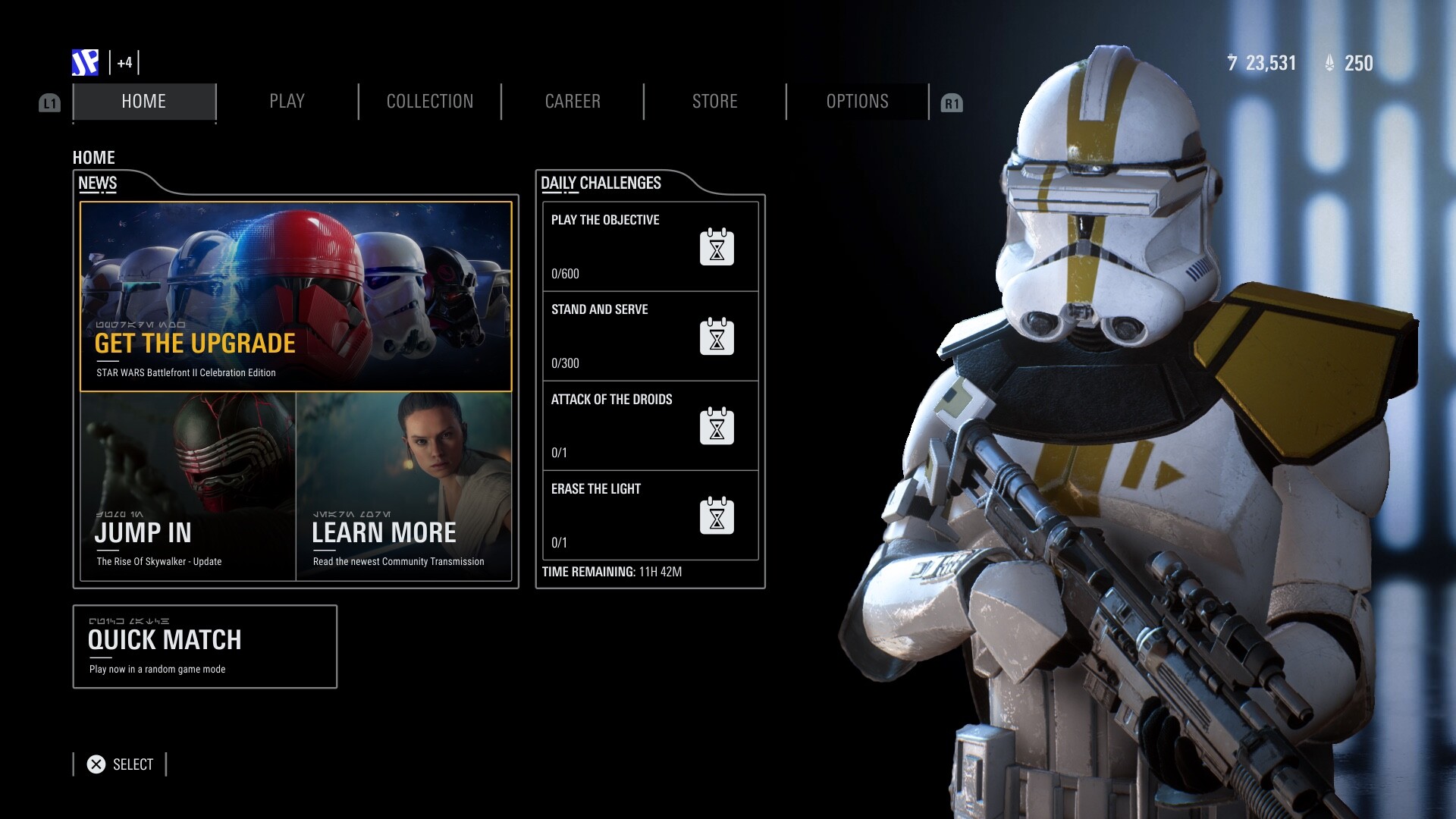Click the player emblem icon
Viewport: 1456px width, 819px height.
(x=85, y=63)
